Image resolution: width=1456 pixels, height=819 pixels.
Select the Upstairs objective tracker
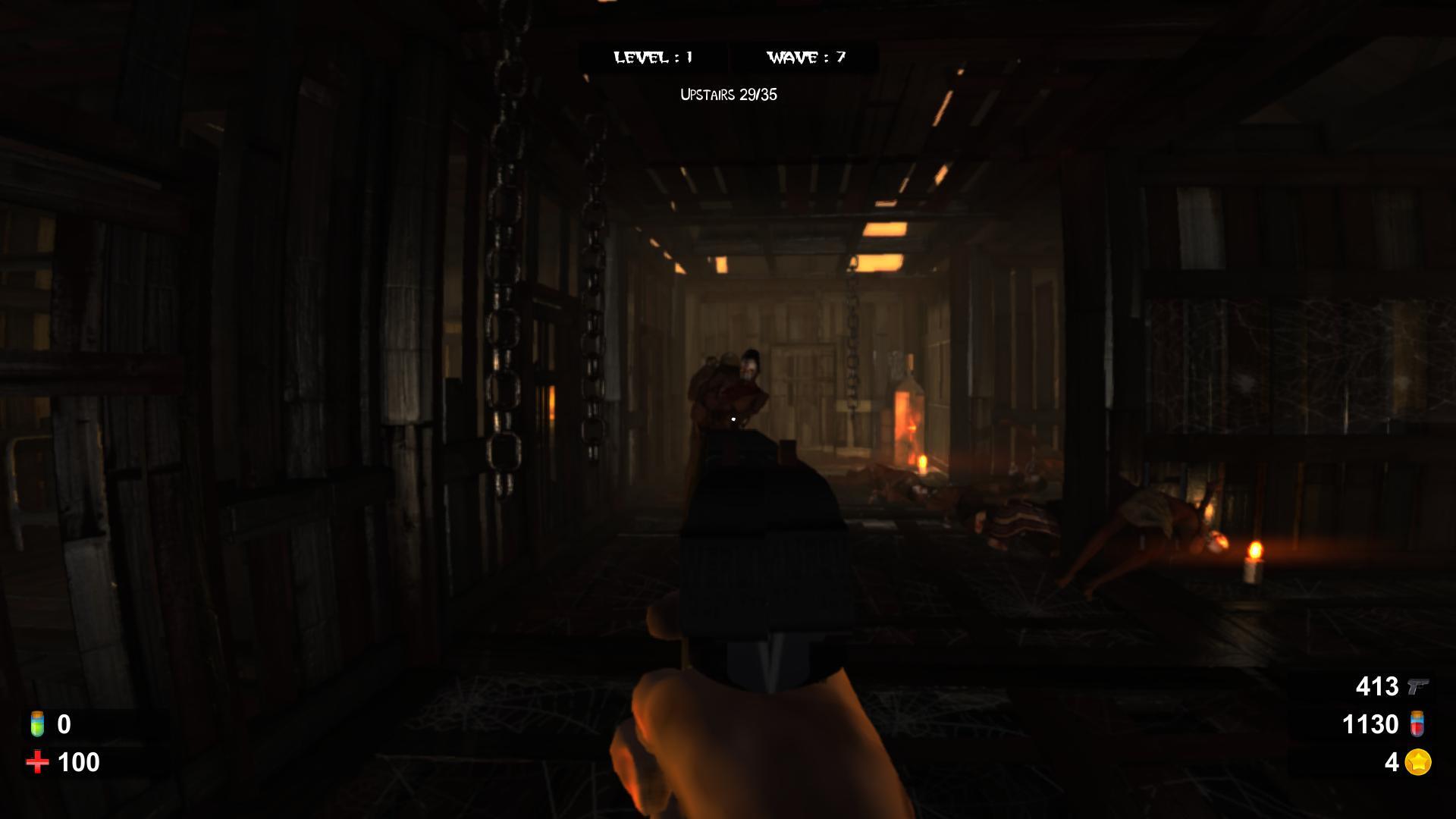coord(728,95)
